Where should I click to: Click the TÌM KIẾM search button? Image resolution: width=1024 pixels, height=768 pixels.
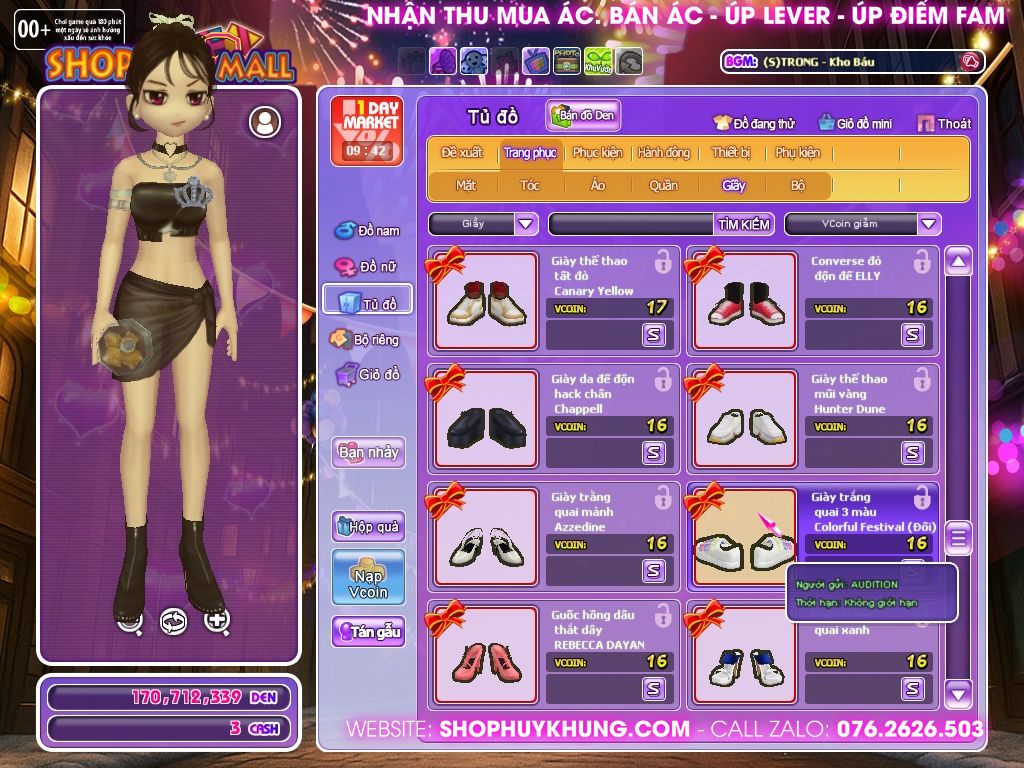click(744, 224)
